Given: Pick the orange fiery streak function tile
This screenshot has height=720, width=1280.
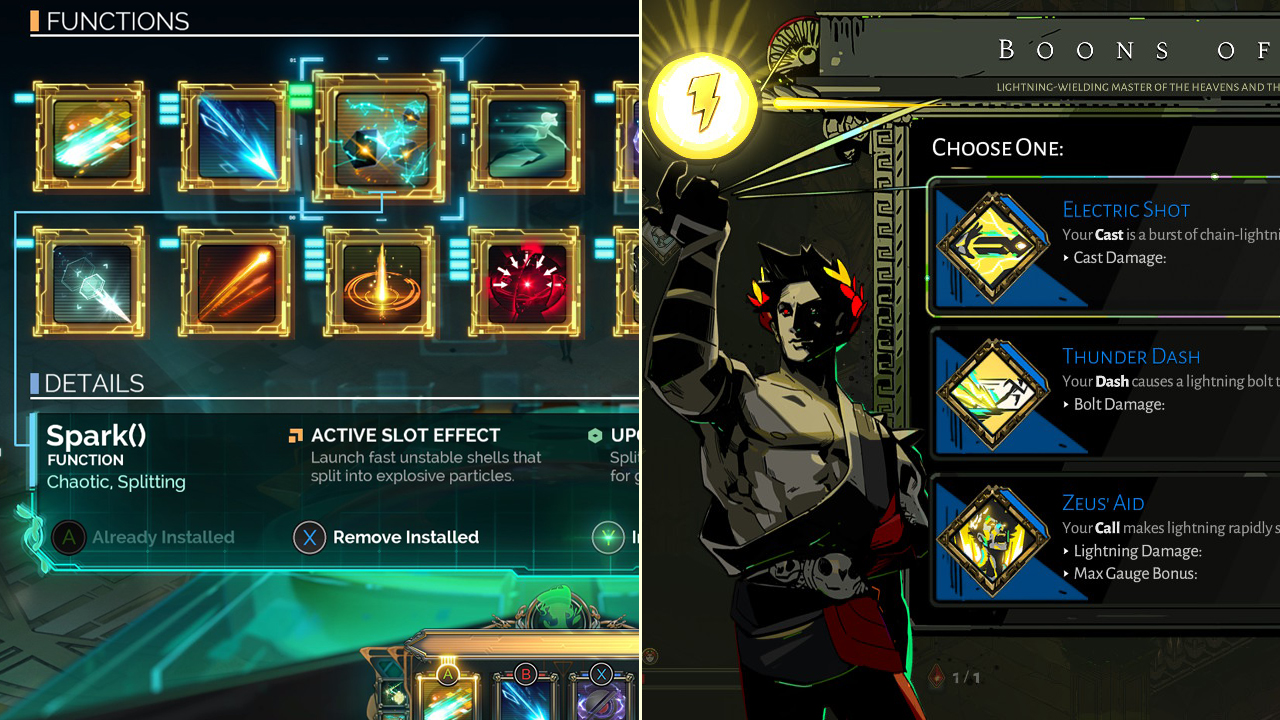Looking at the screenshot, I should [x=234, y=282].
